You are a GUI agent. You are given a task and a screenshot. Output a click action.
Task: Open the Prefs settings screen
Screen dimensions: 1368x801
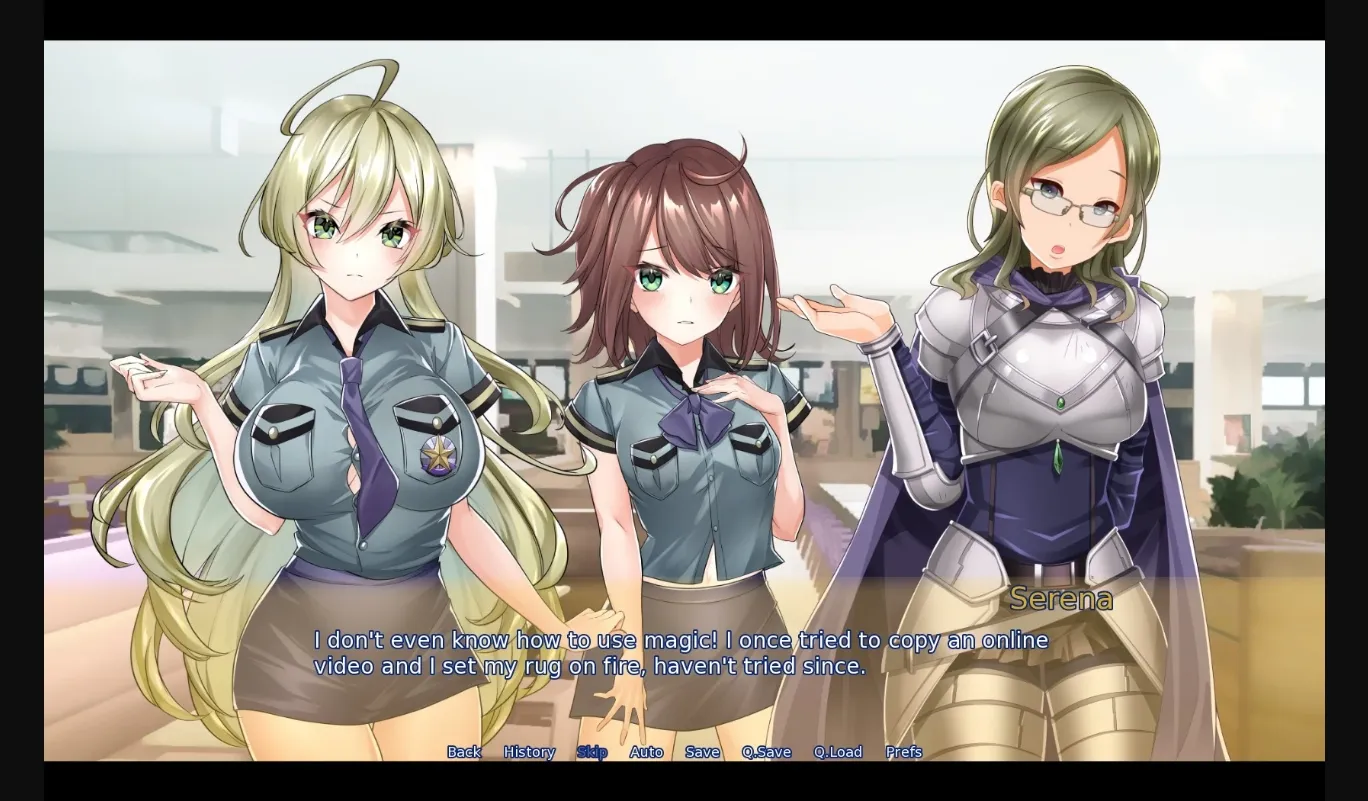(904, 751)
